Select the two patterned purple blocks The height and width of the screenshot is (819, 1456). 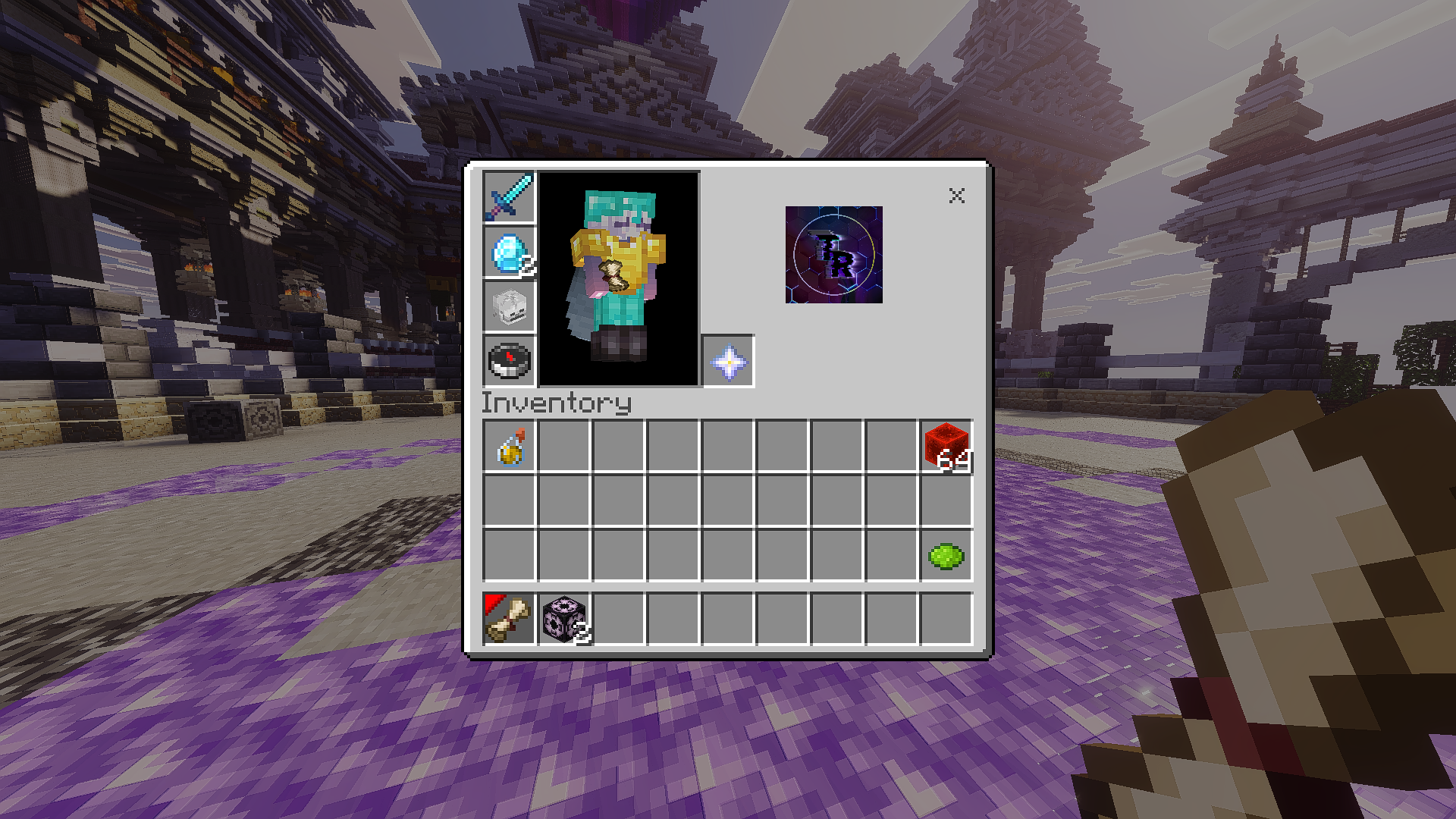(564, 619)
